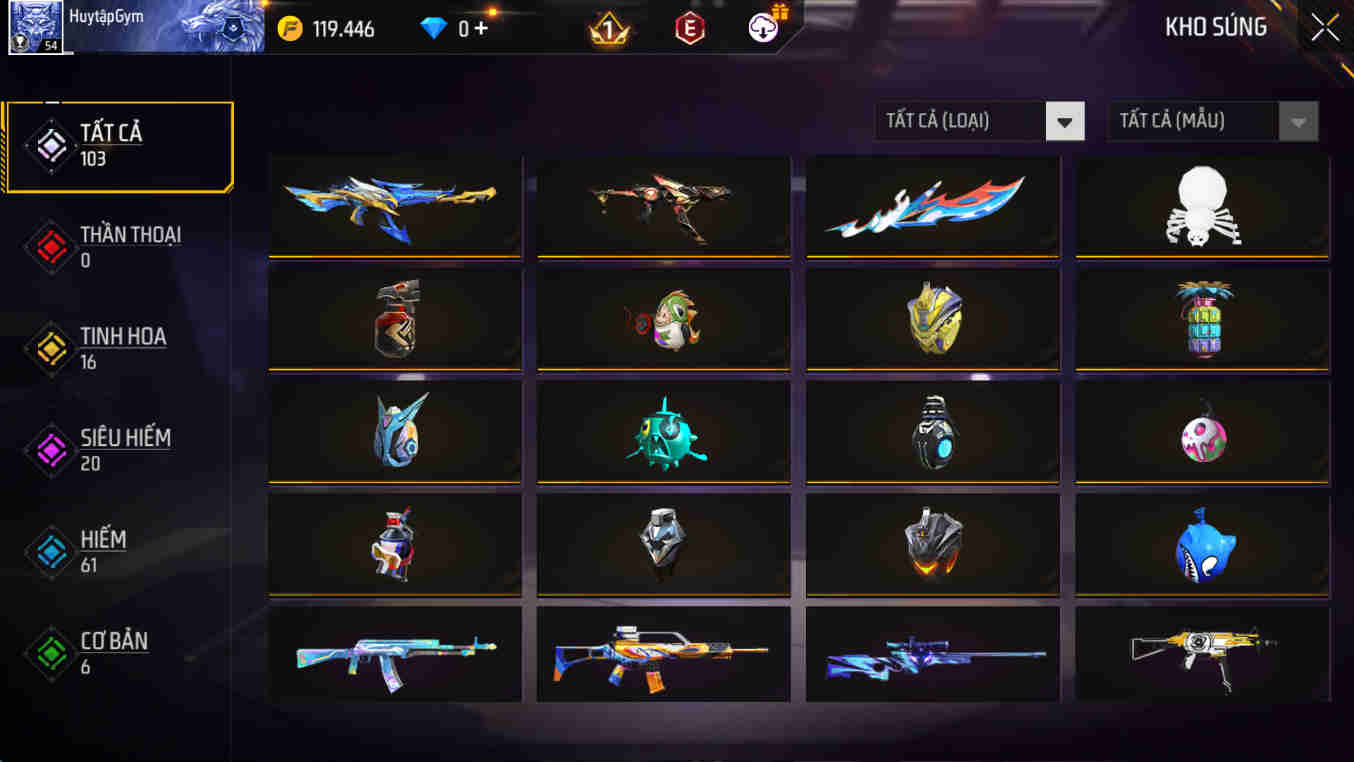Screen dimensions: 1354x762
Task: Close the KHO SÚNG inventory screen
Action: pyautogui.click(x=1323, y=28)
